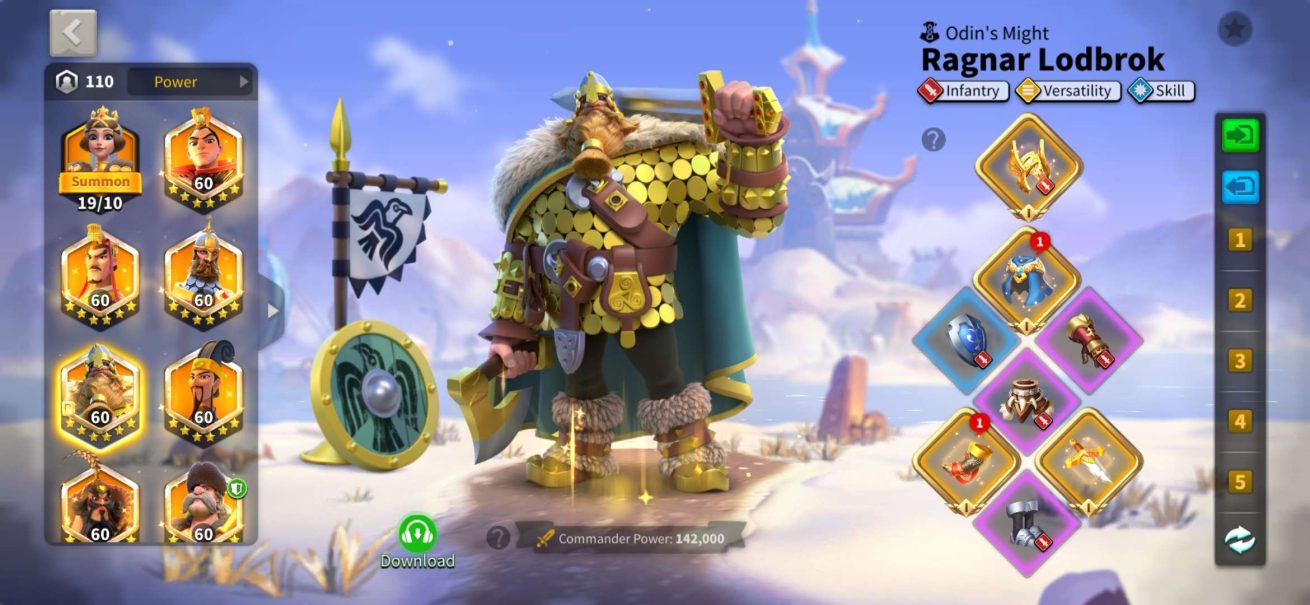The image size is (1310, 605).
Task: Switch to equipment preset 1
Action: (x=1240, y=240)
